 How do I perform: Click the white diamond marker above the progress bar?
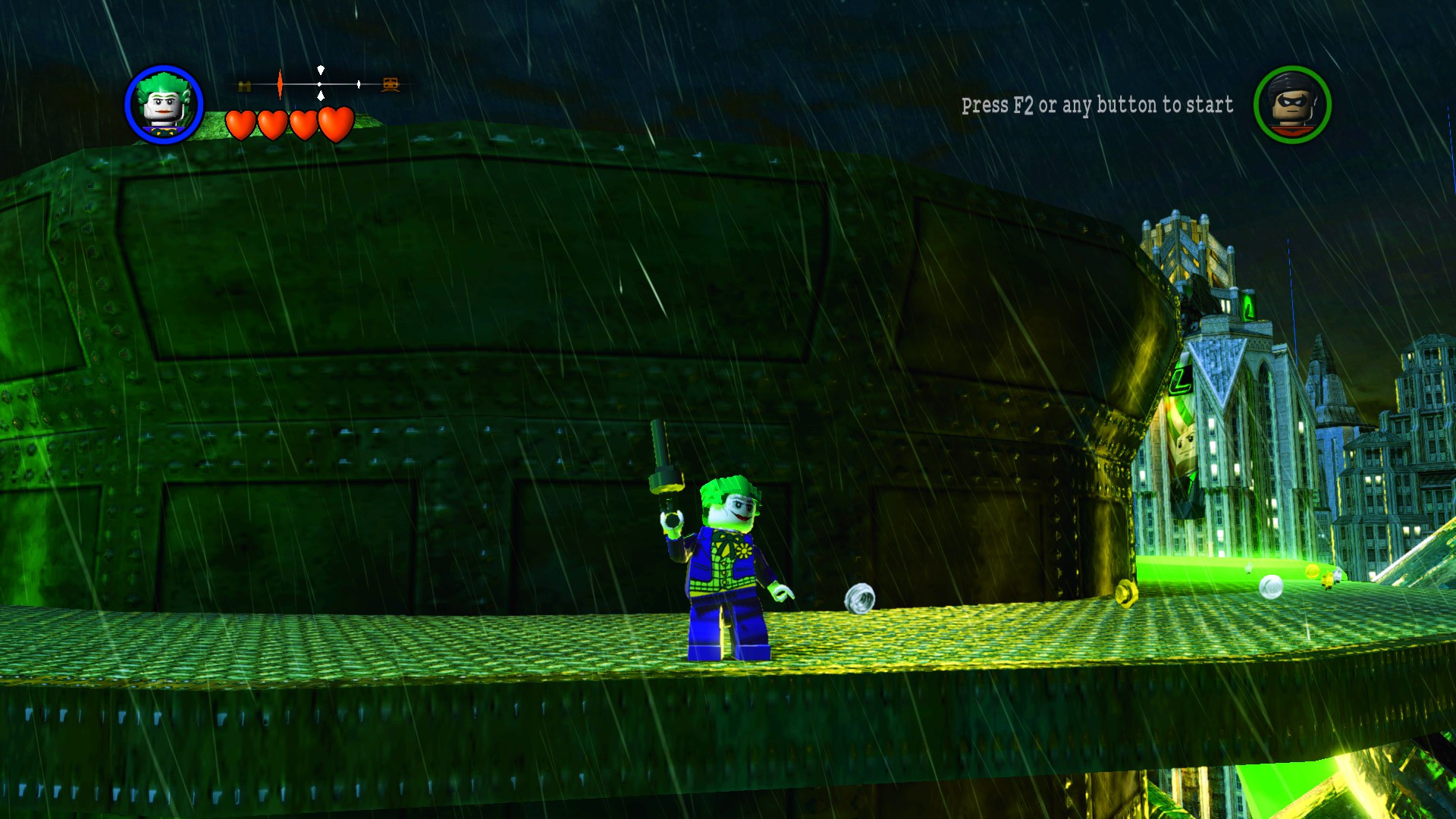321,70
